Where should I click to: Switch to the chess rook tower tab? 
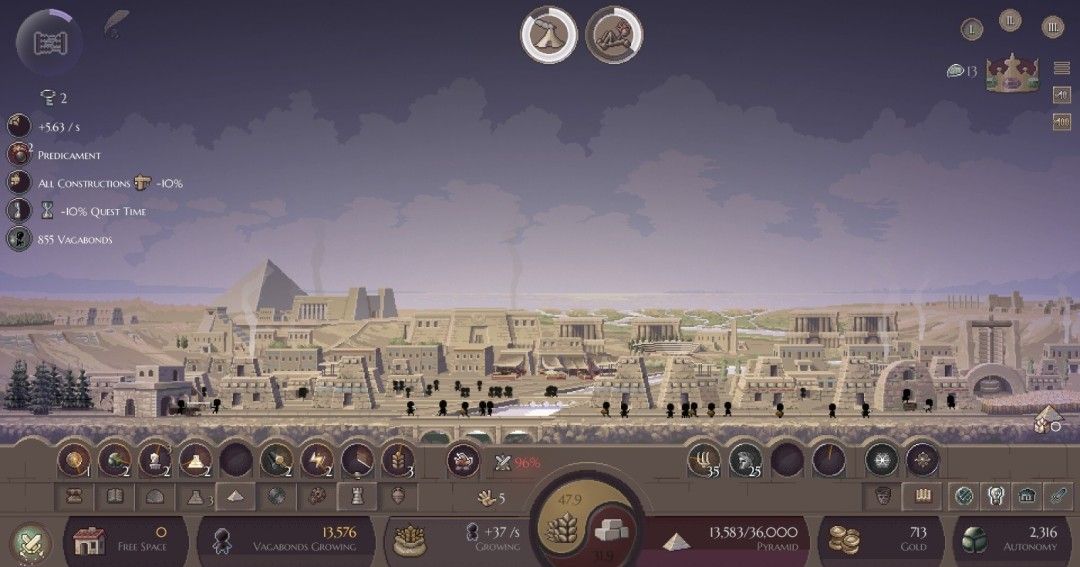pyautogui.click(x=357, y=495)
